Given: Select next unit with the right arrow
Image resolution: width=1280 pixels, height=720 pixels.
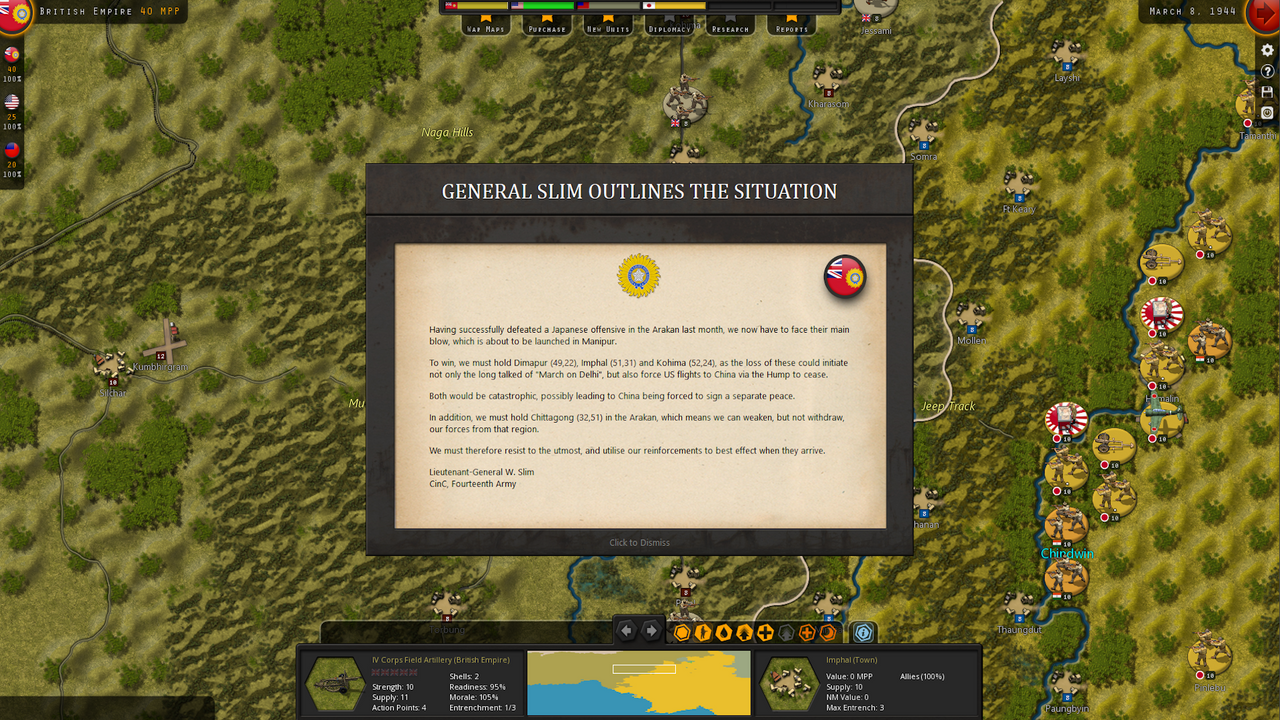Looking at the screenshot, I should tap(650, 631).
